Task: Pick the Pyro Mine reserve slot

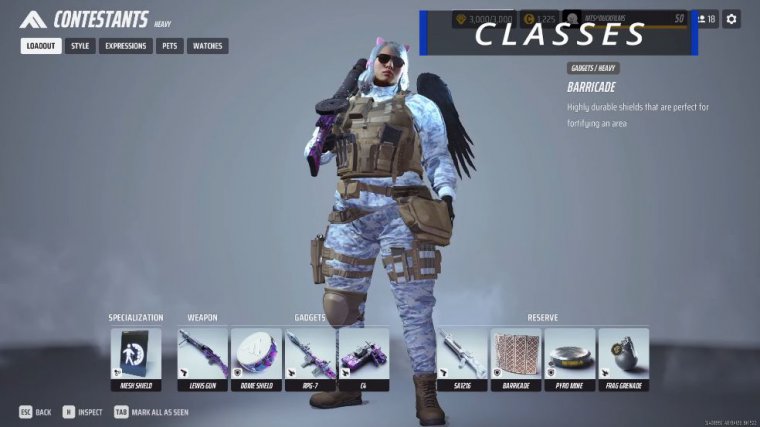Action: click(570, 358)
